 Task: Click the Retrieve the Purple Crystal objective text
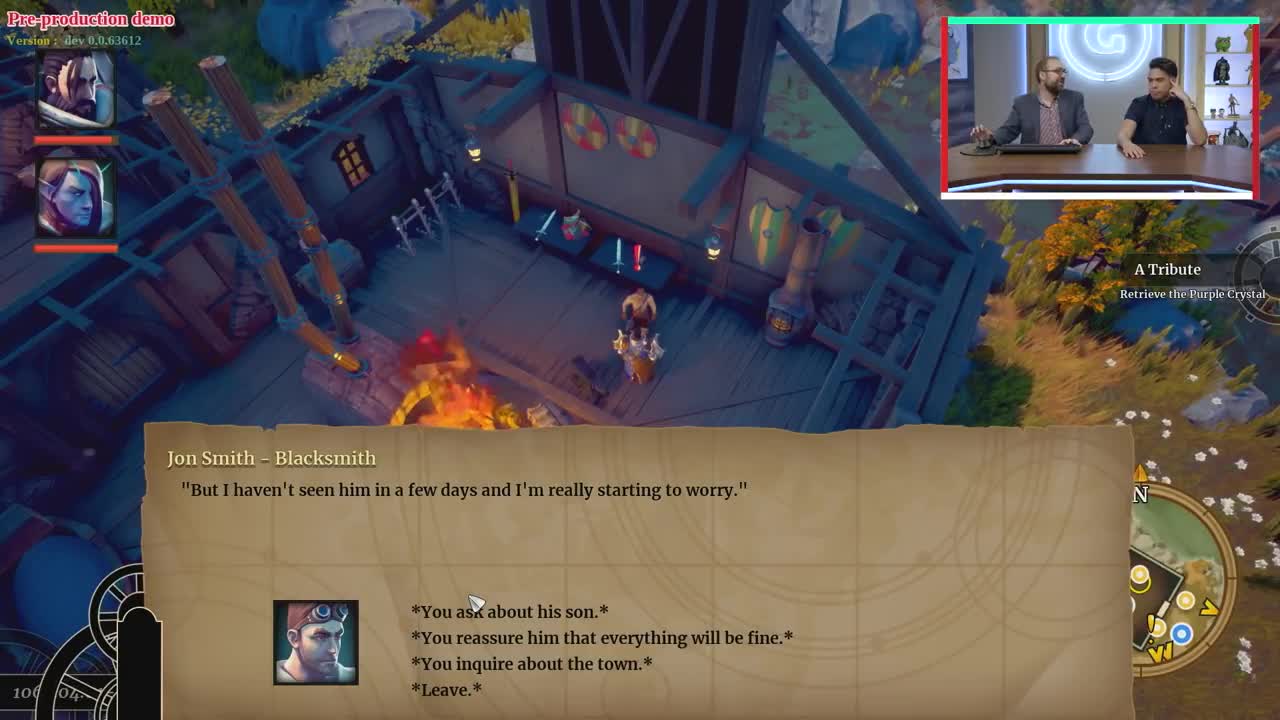tap(1192, 294)
